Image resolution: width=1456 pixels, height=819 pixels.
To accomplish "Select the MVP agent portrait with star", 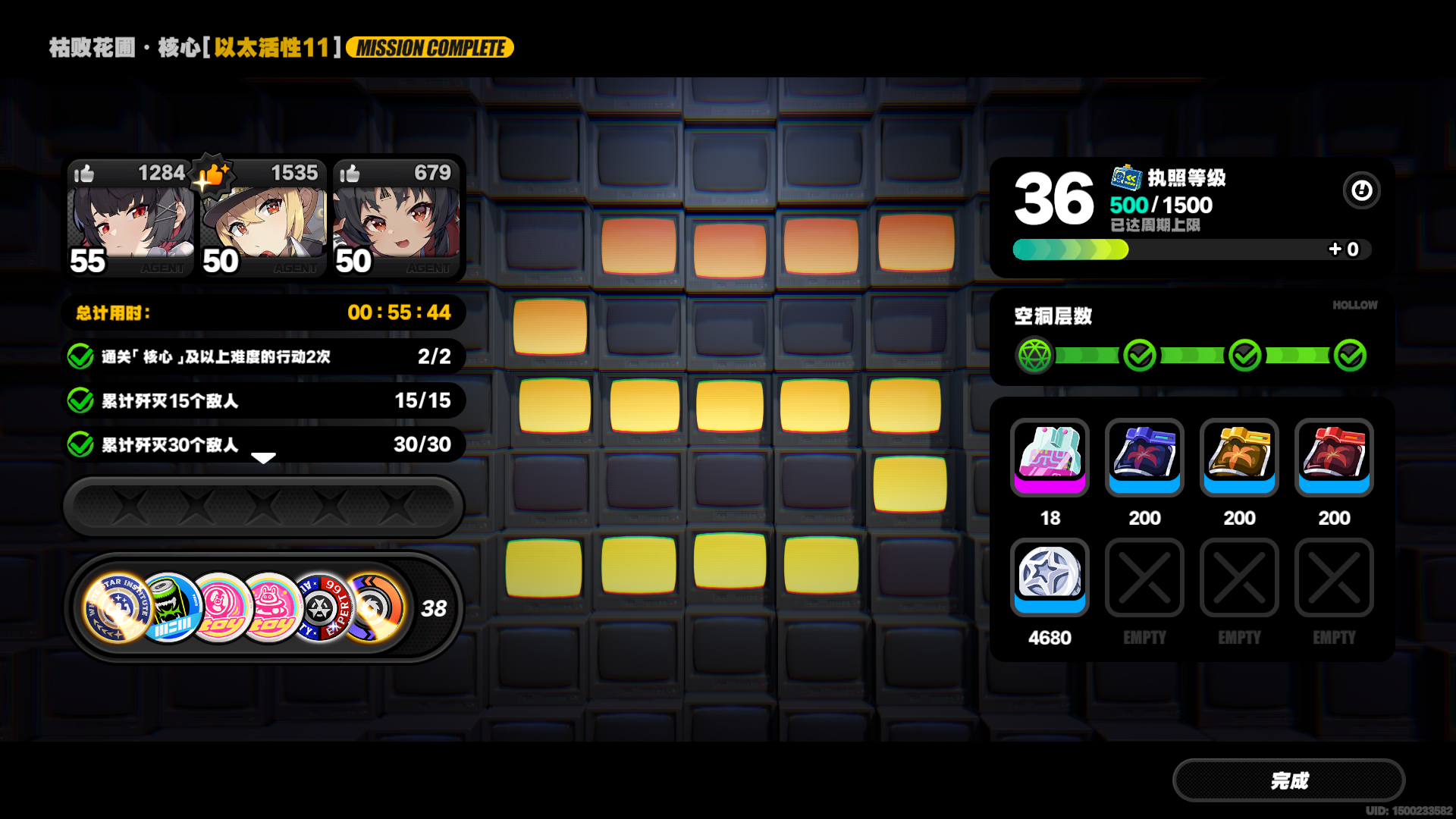I will [262, 224].
